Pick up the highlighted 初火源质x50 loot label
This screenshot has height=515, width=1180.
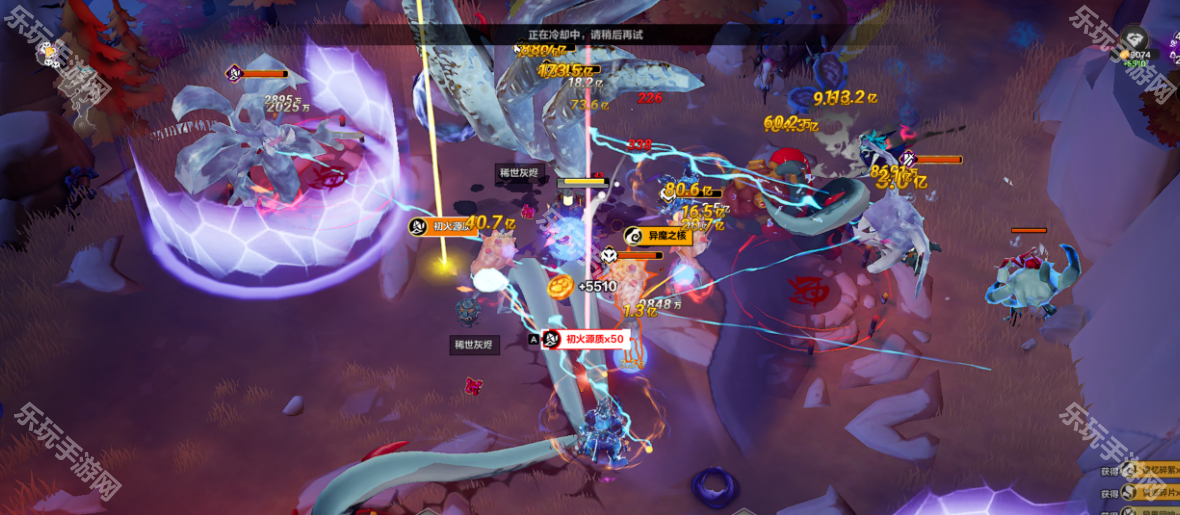pyautogui.click(x=586, y=339)
